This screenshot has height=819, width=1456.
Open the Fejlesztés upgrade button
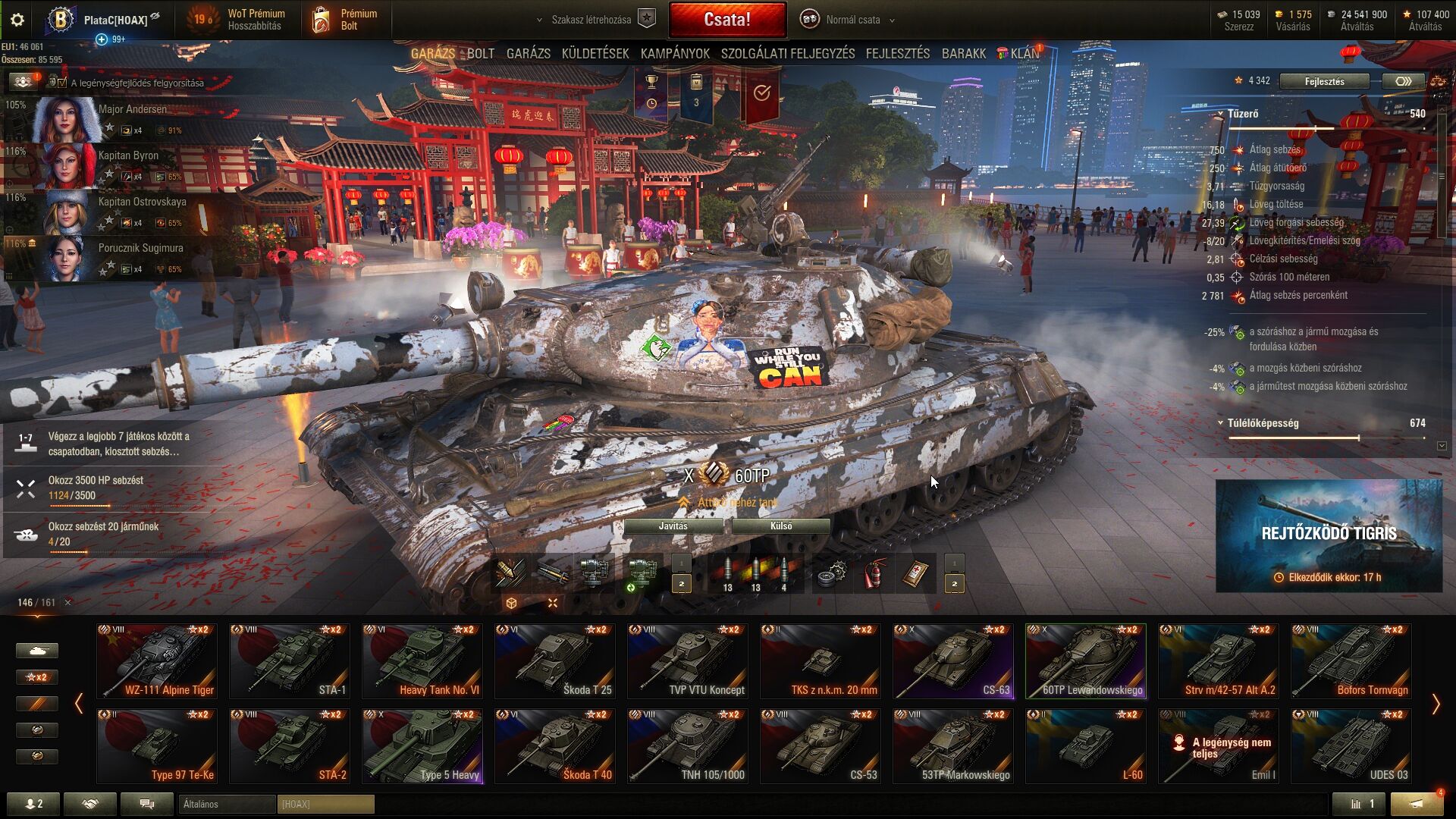point(1324,81)
